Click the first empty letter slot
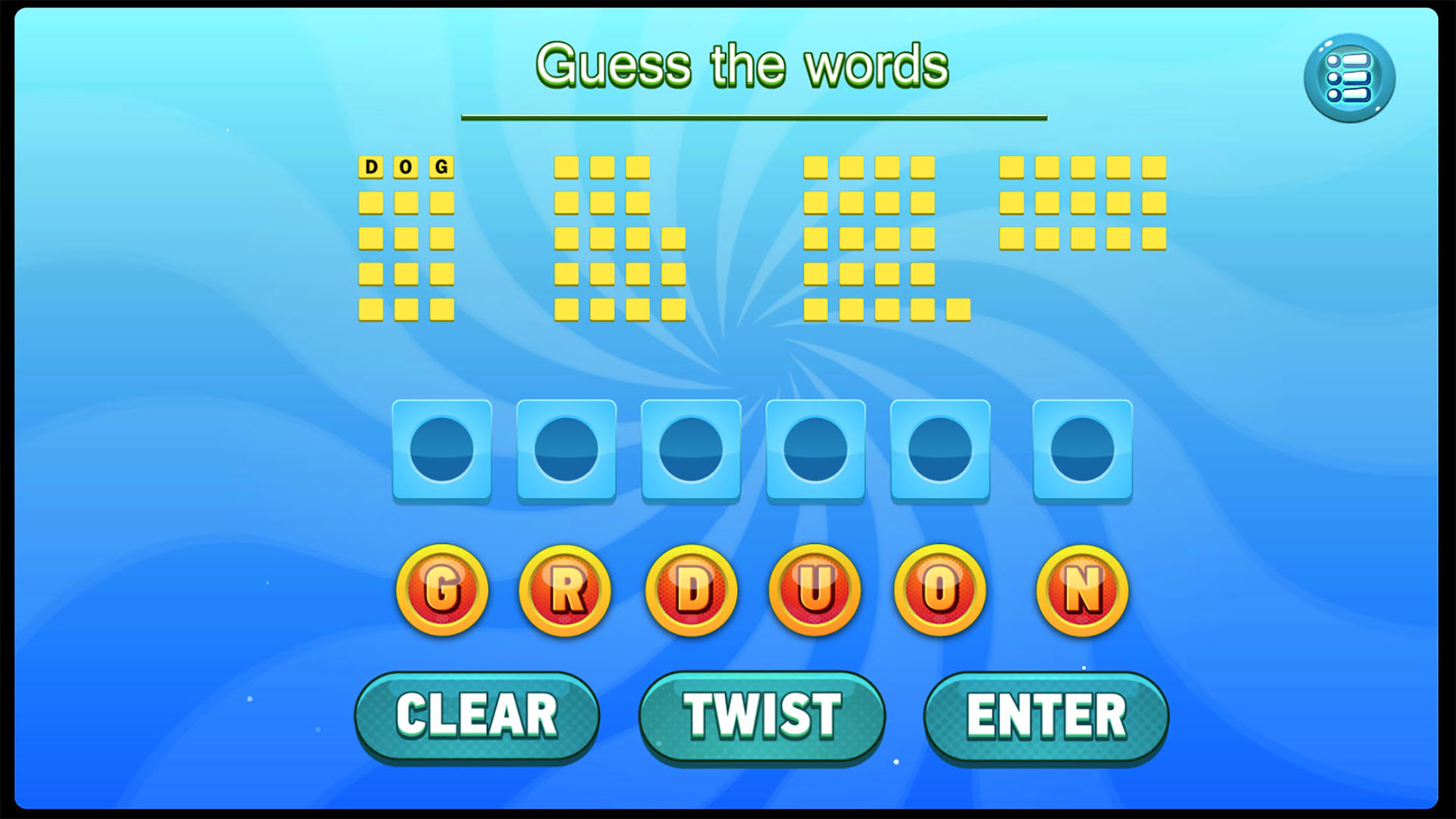 click(x=442, y=450)
